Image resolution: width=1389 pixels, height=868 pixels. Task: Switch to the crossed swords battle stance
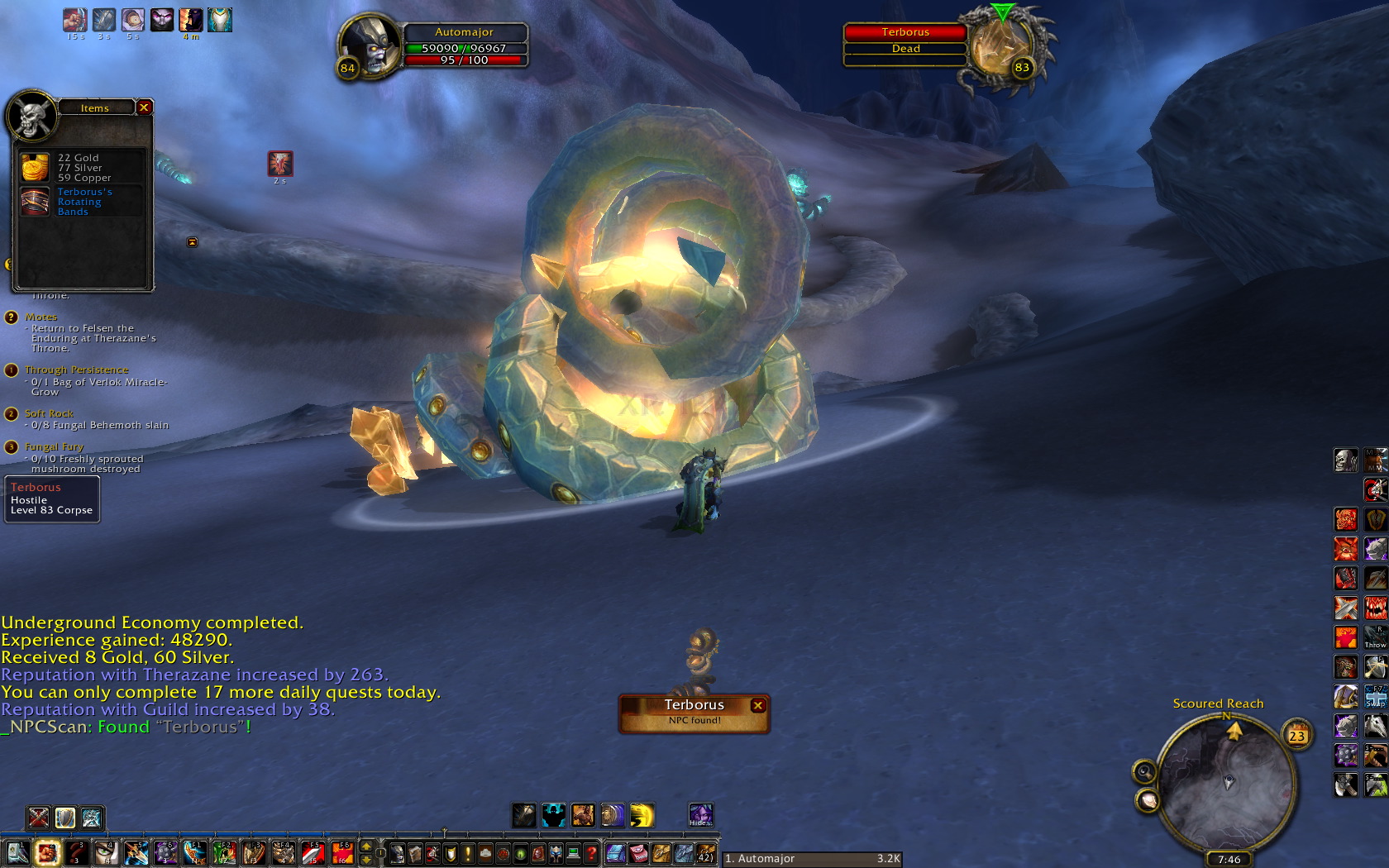pos(38,818)
